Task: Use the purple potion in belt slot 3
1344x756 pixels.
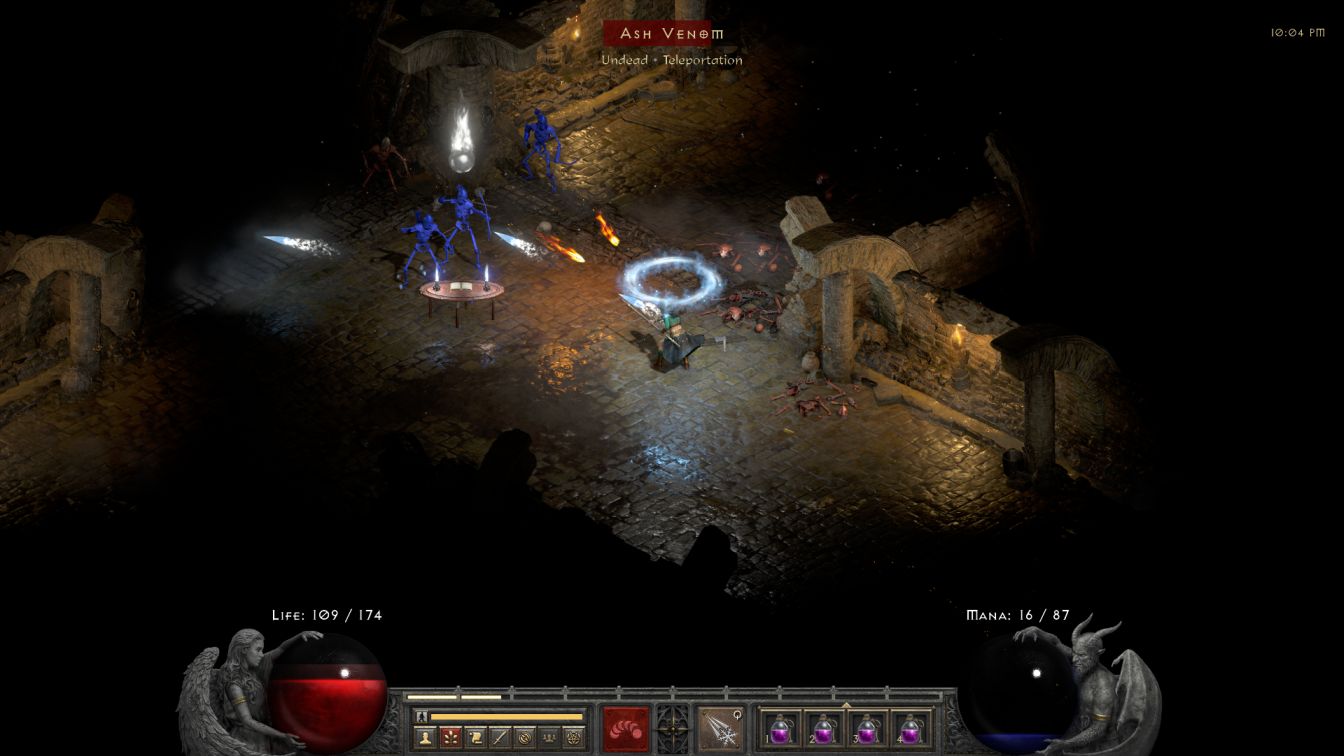Action: tap(867, 728)
